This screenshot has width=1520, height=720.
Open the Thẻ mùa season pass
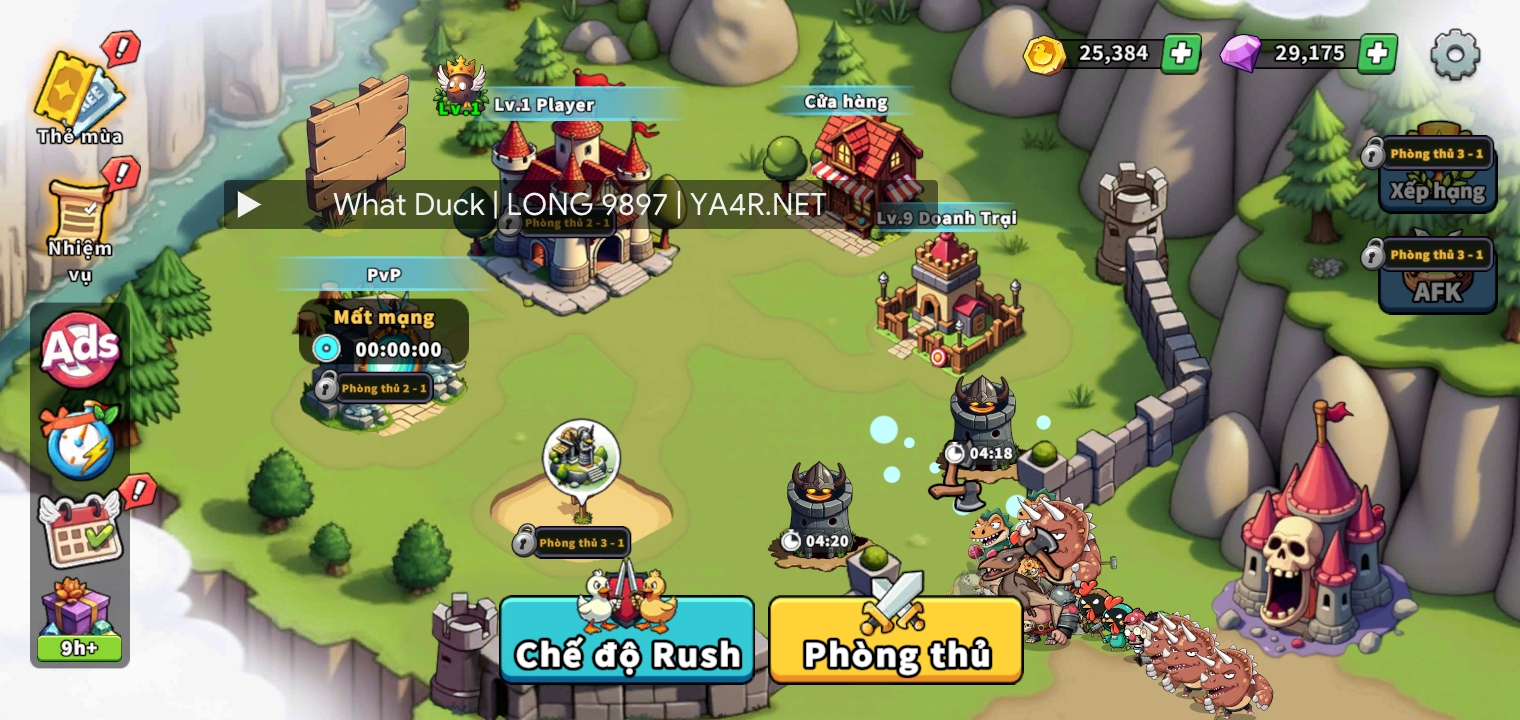point(78,96)
